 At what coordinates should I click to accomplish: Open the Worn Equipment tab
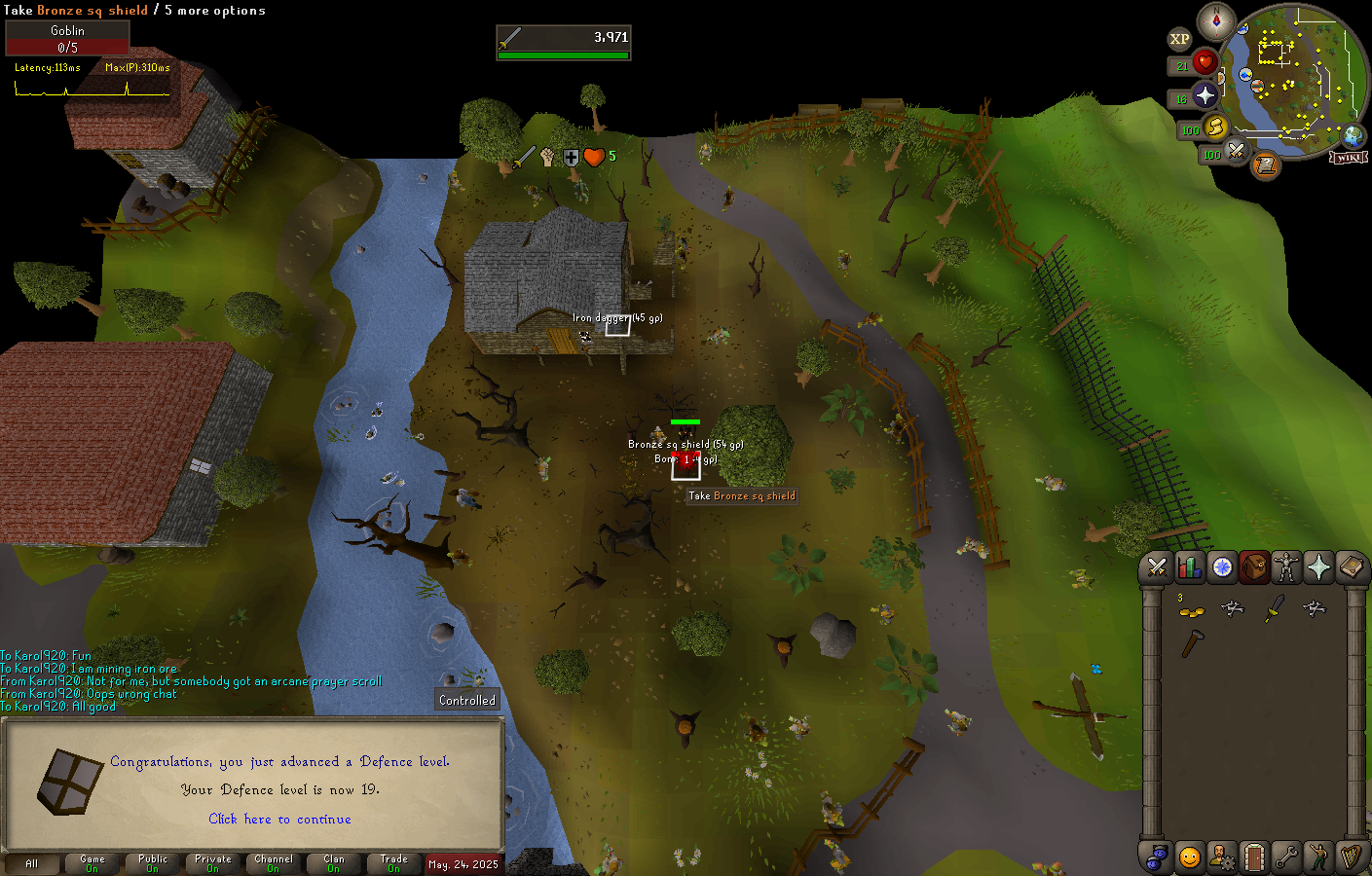[x=1286, y=566]
